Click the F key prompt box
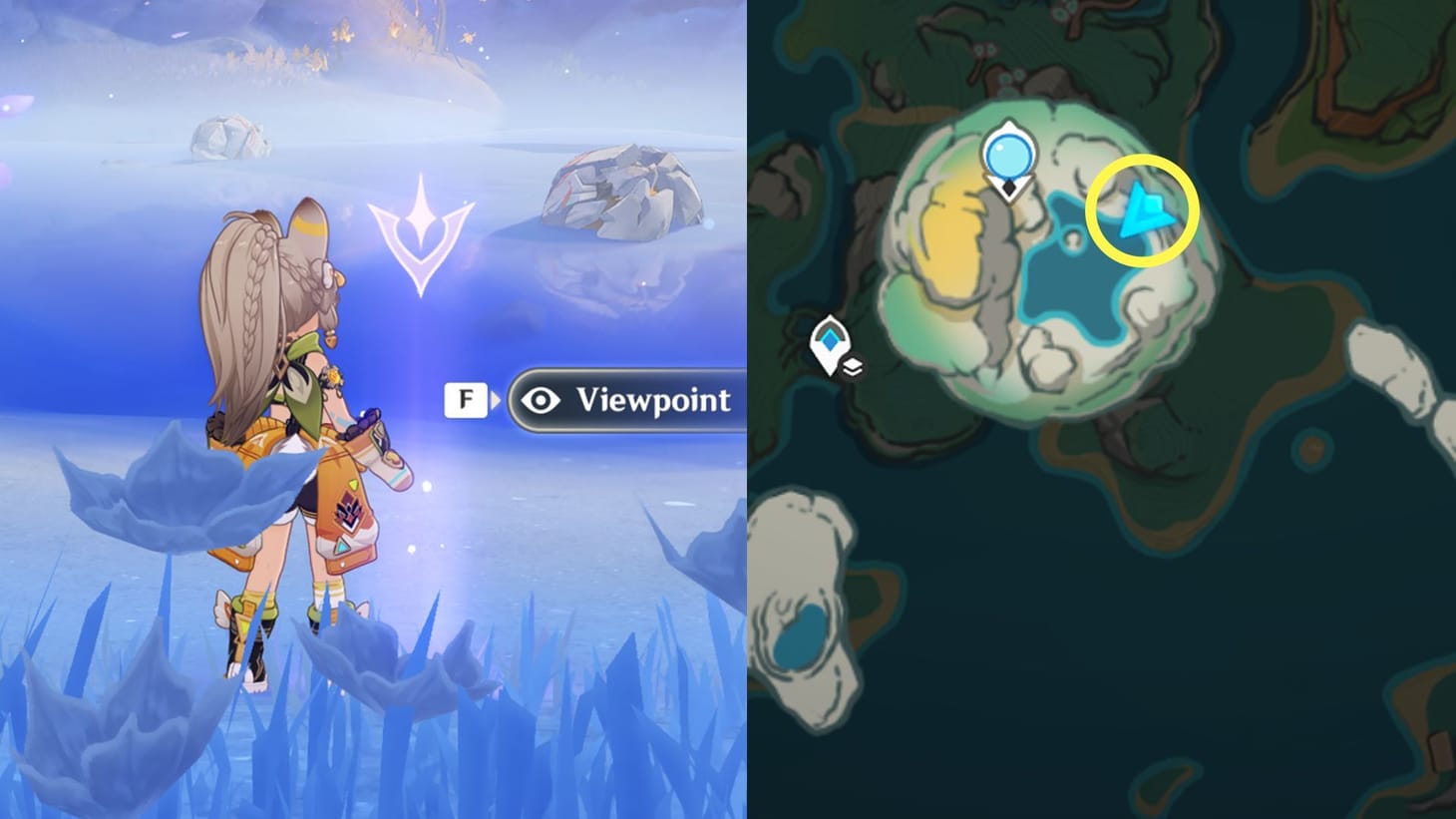 465,398
